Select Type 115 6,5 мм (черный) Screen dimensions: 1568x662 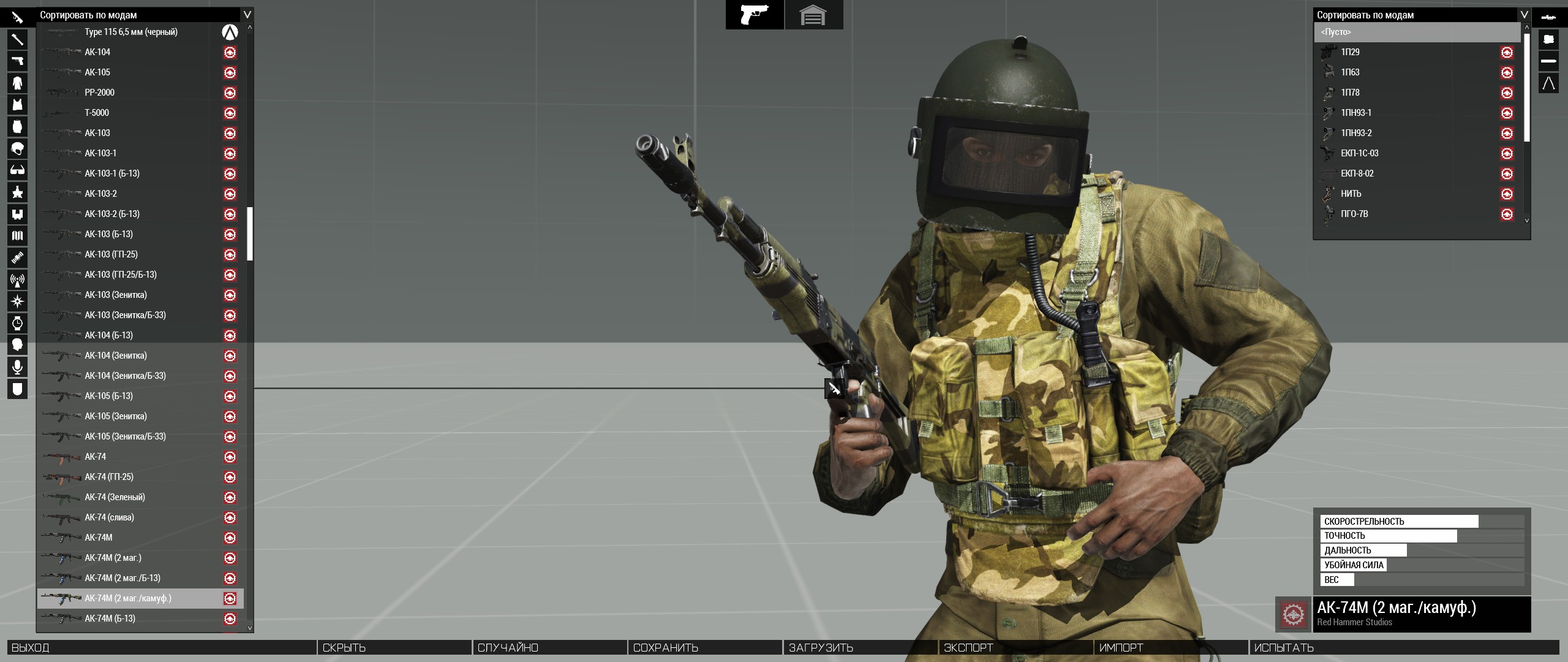[x=130, y=32]
